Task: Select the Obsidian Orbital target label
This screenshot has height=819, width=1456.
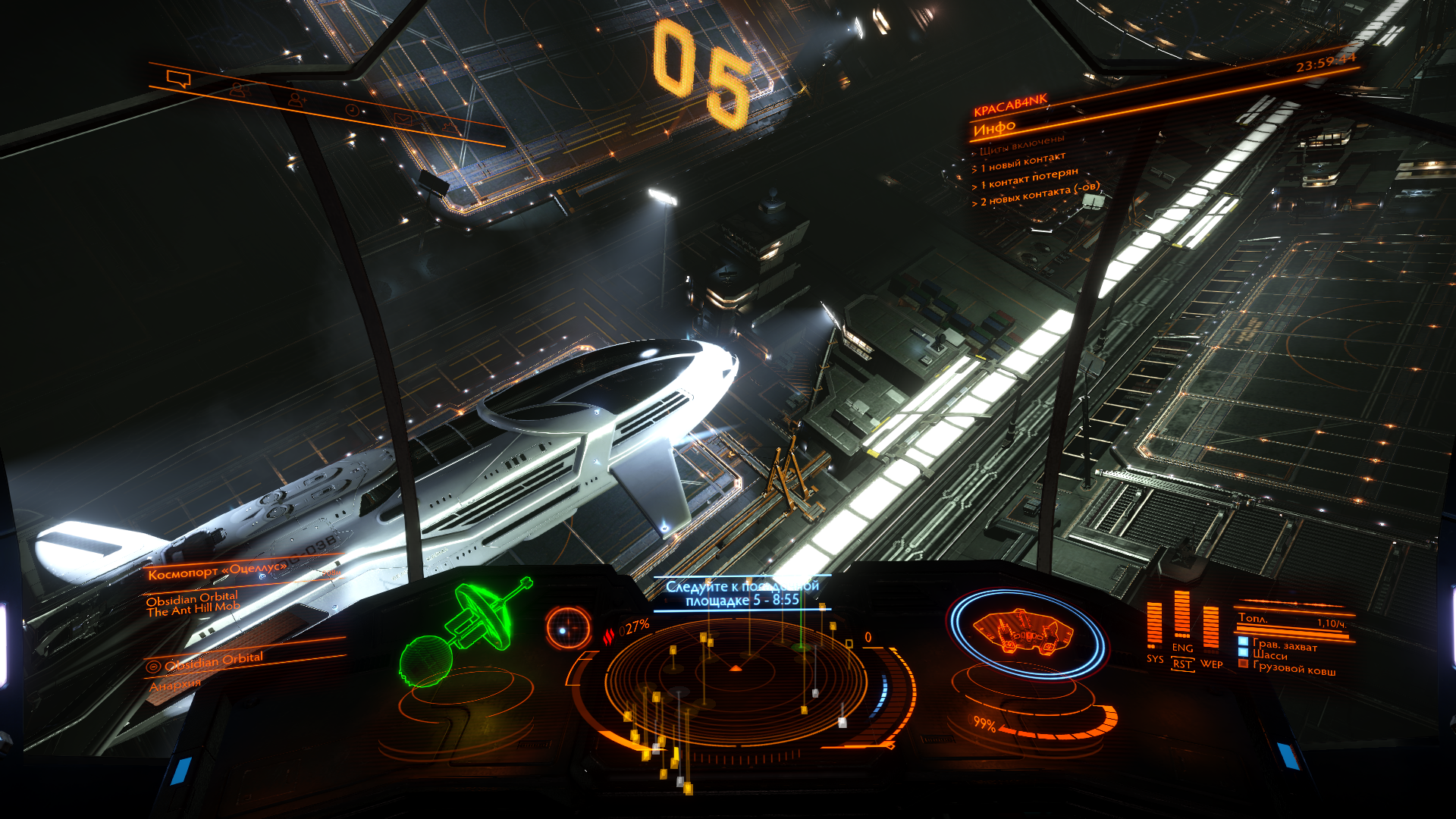Action: point(214,661)
